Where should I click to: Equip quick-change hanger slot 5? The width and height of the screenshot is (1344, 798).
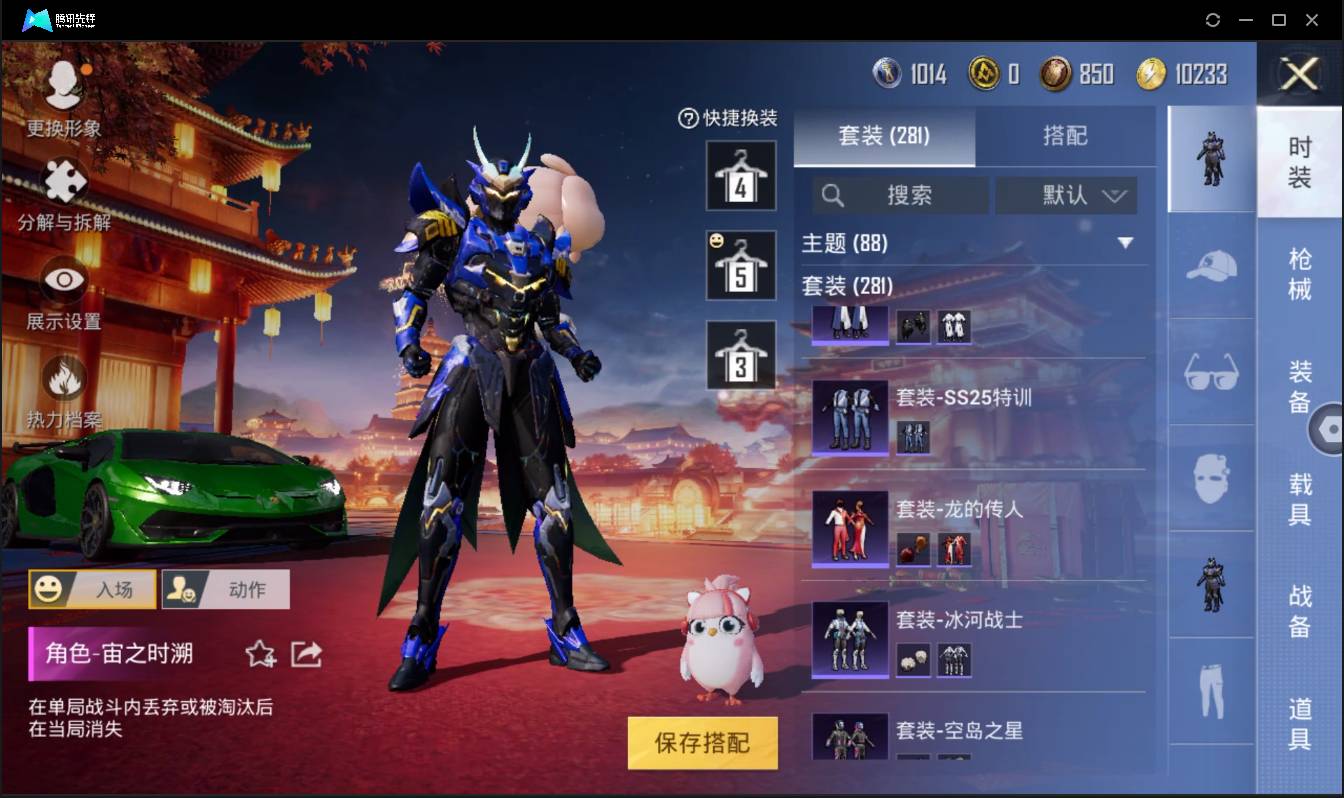point(740,263)
